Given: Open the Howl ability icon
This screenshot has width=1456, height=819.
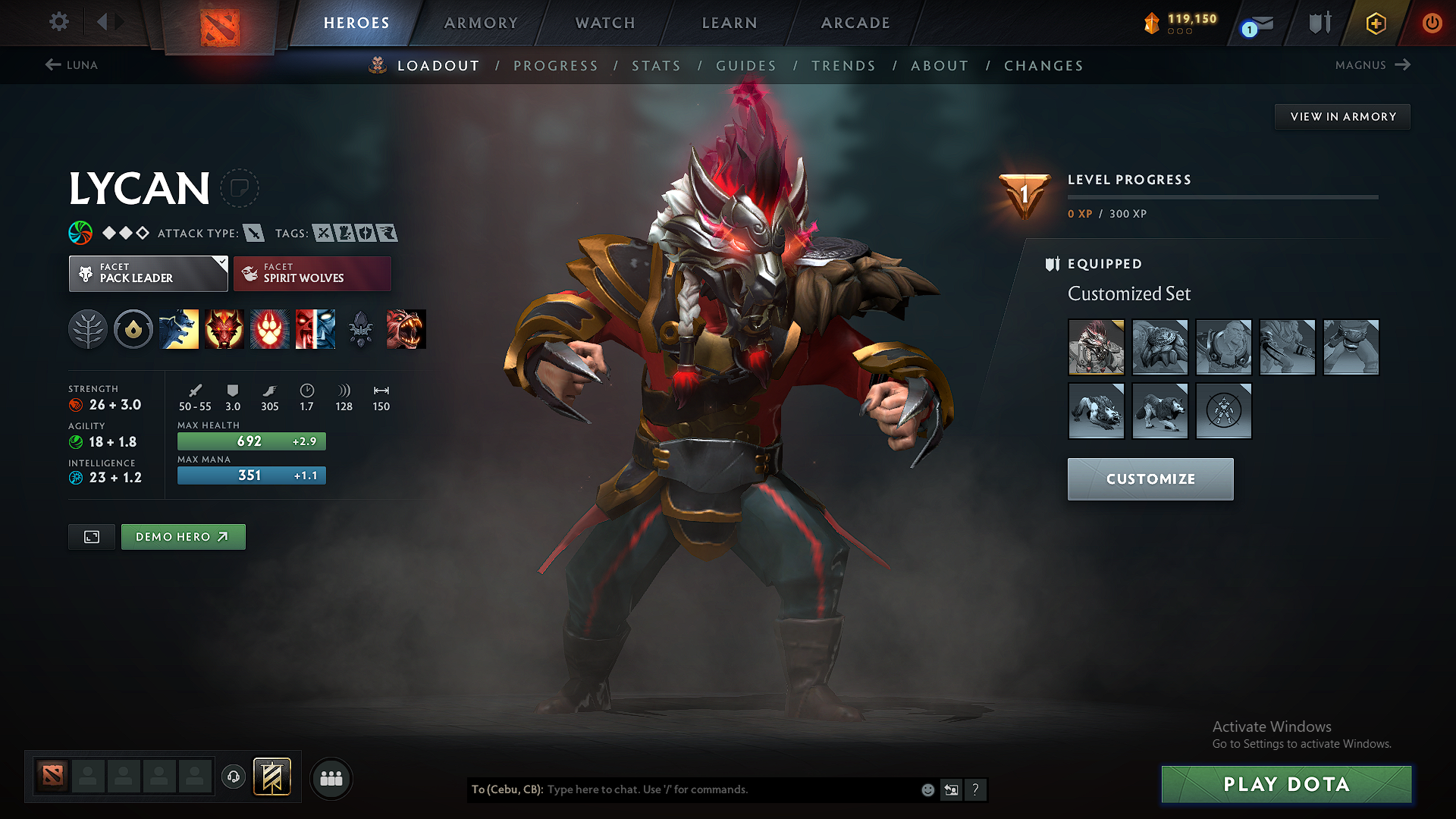Looking at the screenshot, I should pos(224,329).
